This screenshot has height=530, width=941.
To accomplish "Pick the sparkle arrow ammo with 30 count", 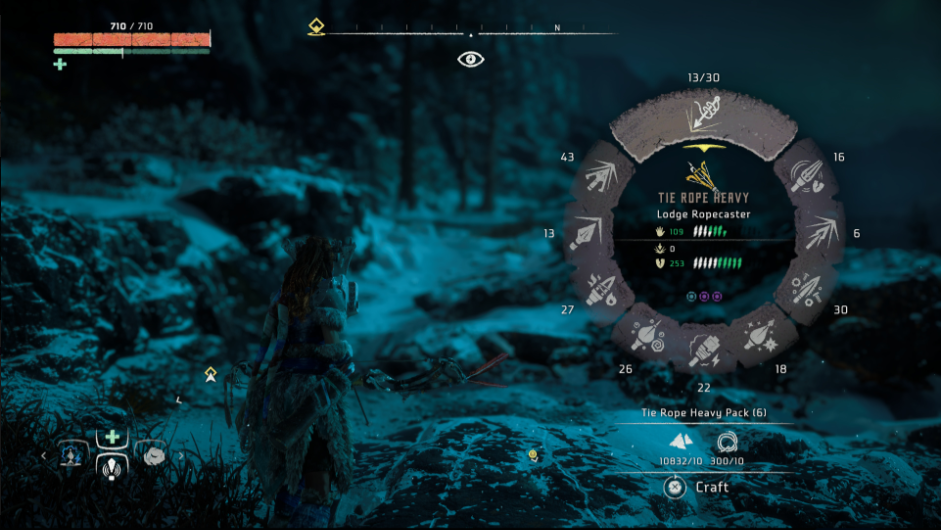I will [x=804, y=291].
